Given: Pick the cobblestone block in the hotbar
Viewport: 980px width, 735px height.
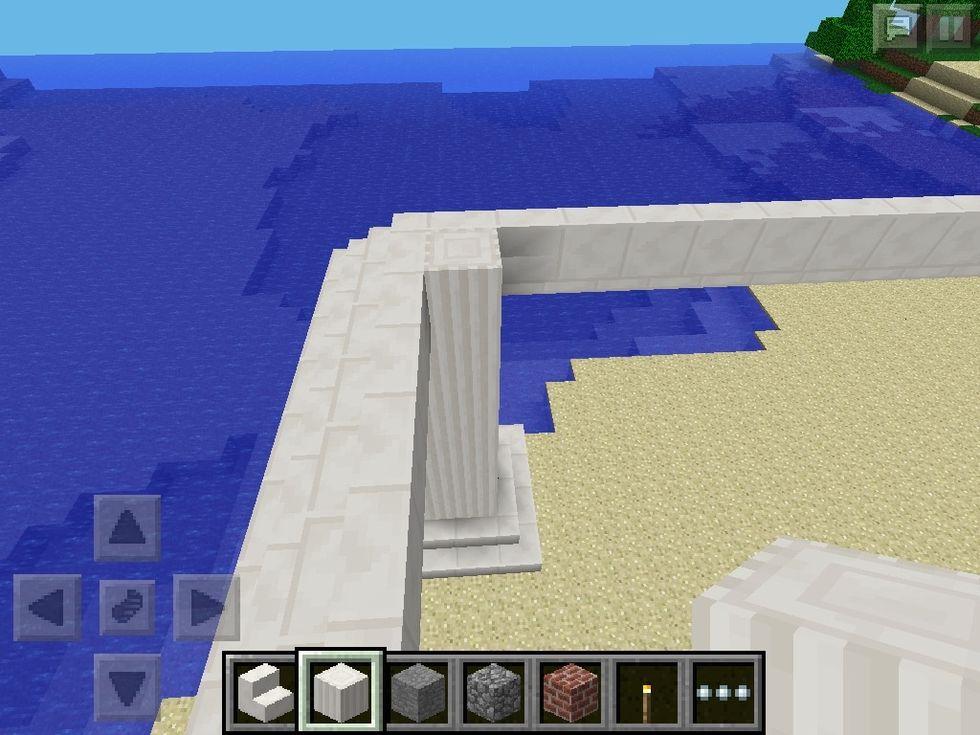Looking at the screenshot, I should pos(495,691).
